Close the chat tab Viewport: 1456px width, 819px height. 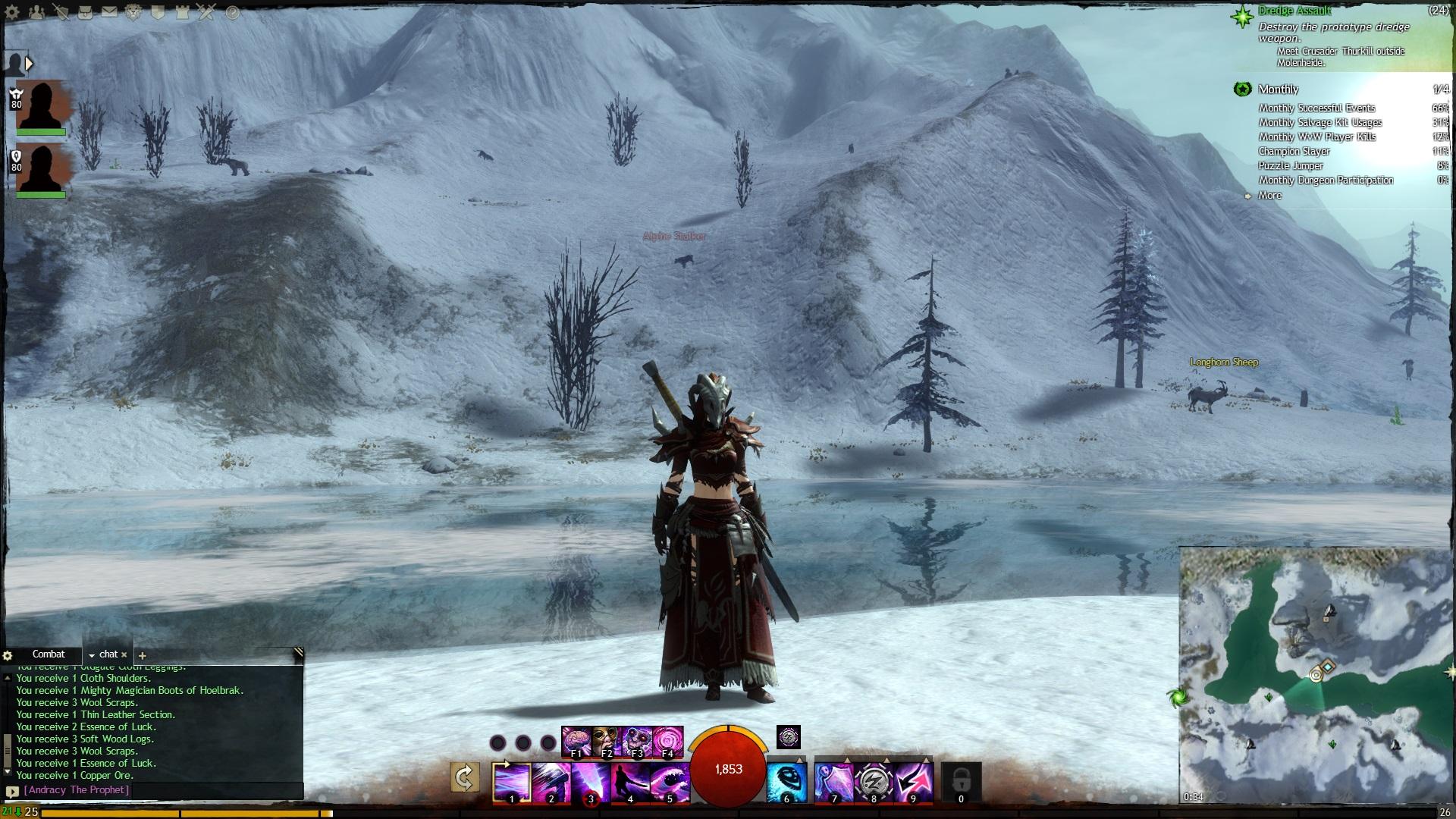point(124,655)
